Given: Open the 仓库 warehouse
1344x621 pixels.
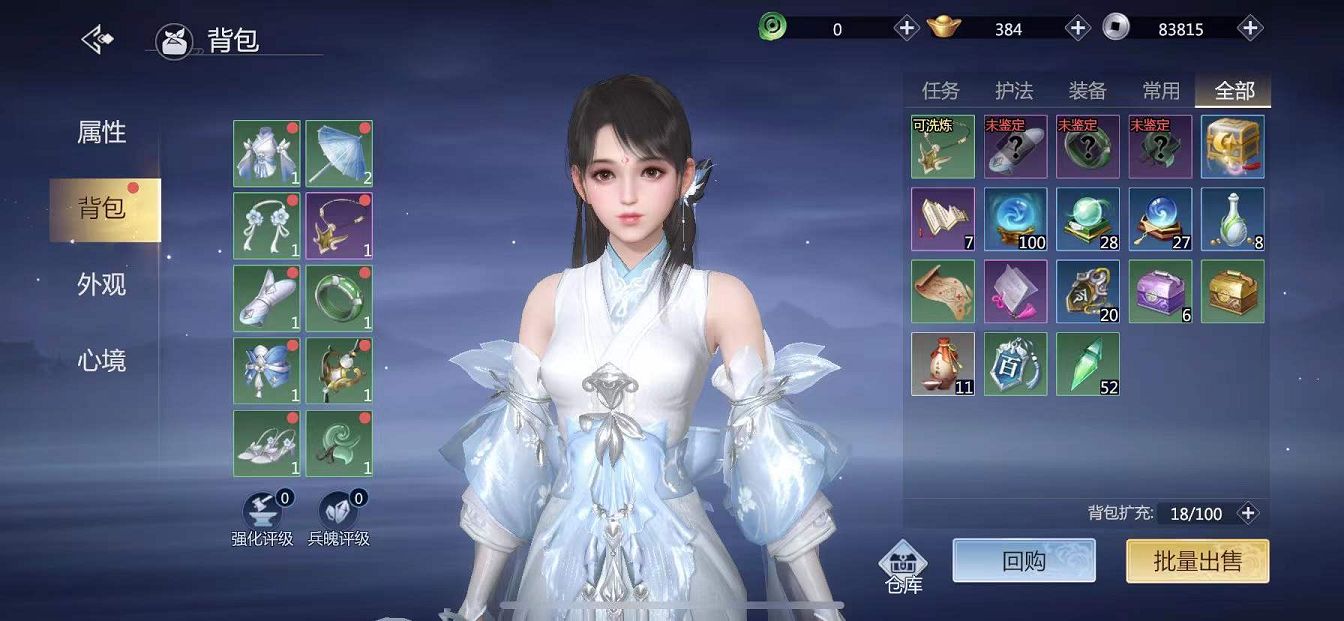Looking at the screenshot, I should click(x=903, y=567).
